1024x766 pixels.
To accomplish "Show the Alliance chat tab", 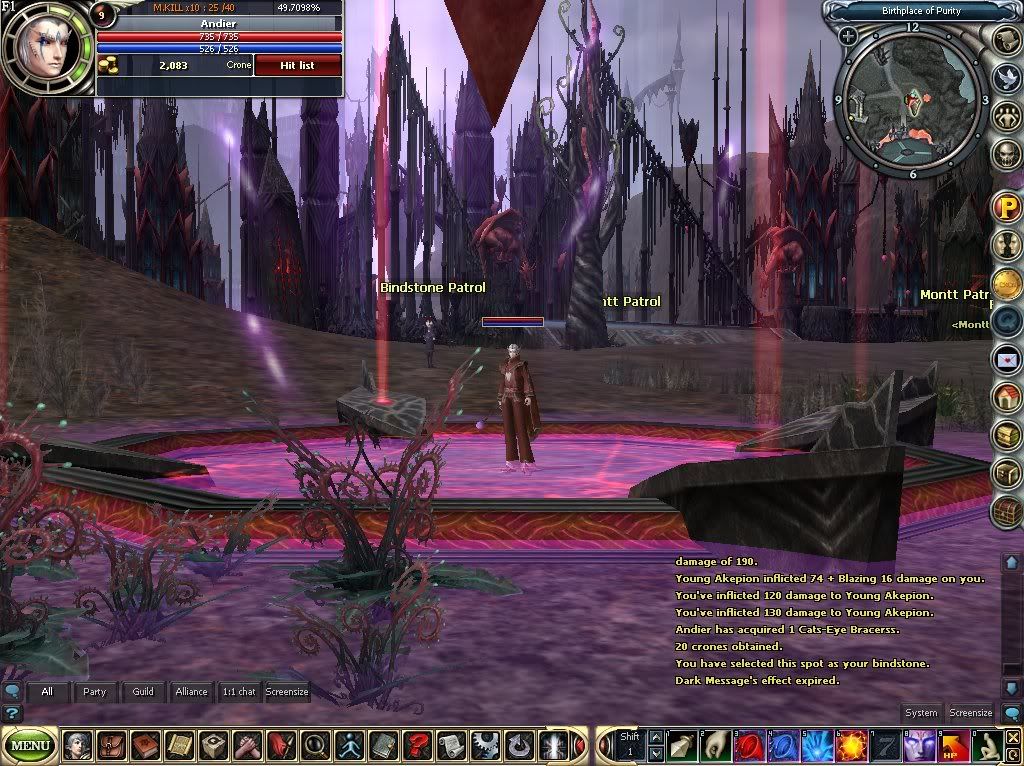I will [x=191, y=691].
